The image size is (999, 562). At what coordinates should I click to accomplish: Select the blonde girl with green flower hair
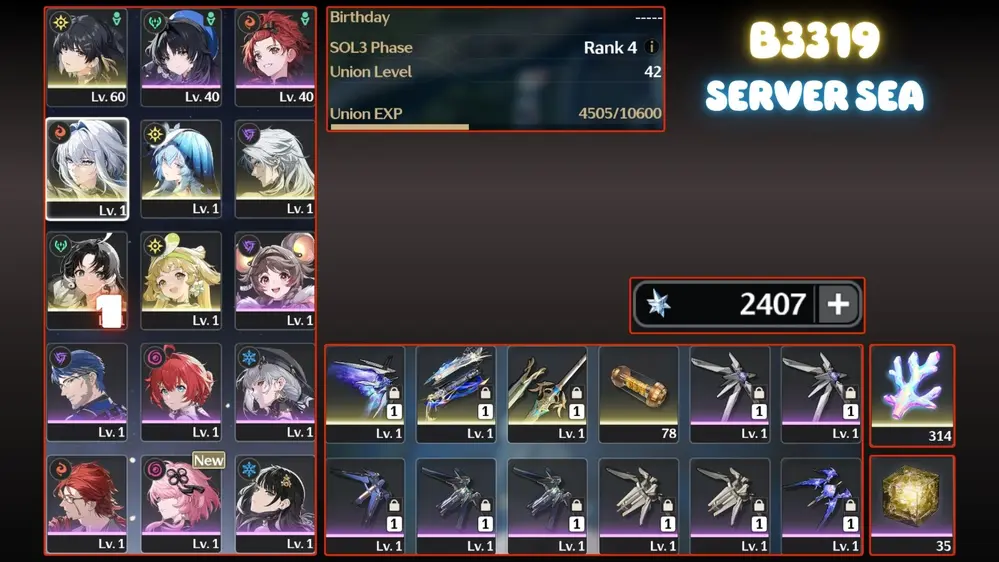click(x=181, y=281)
